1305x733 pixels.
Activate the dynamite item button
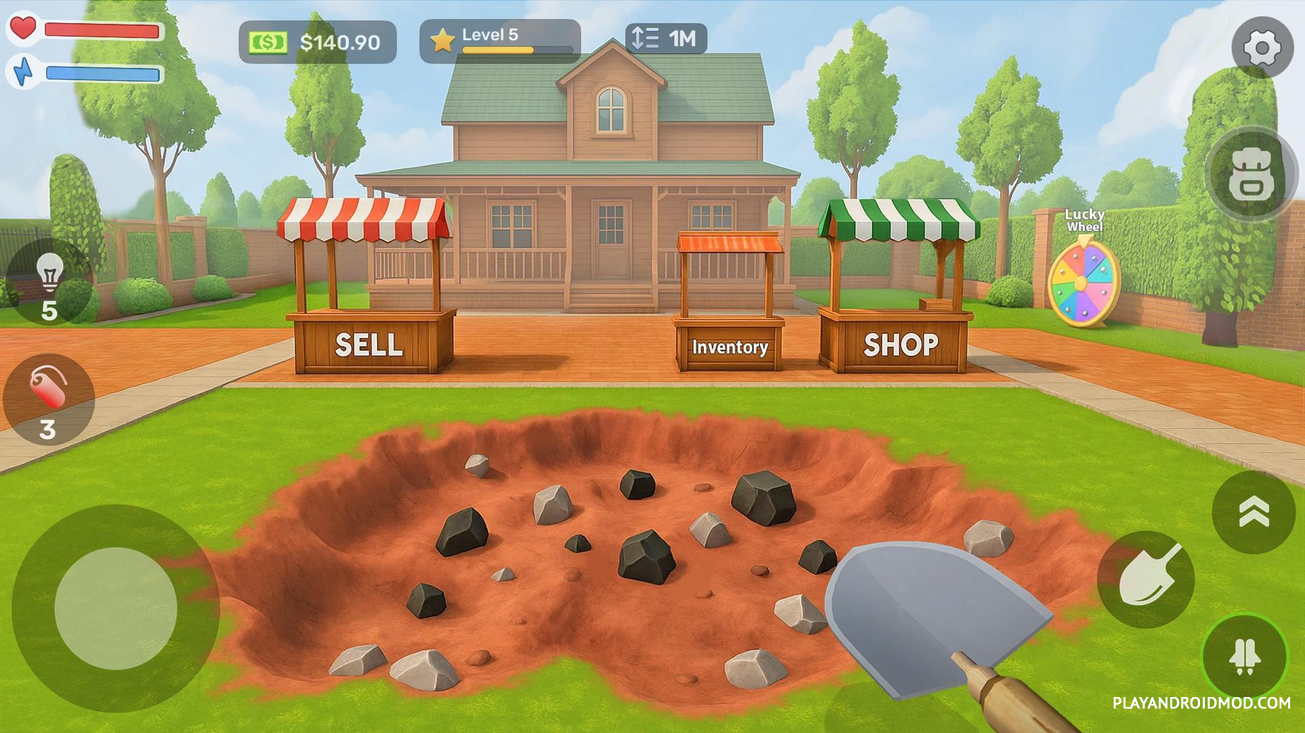coord(48,399)
